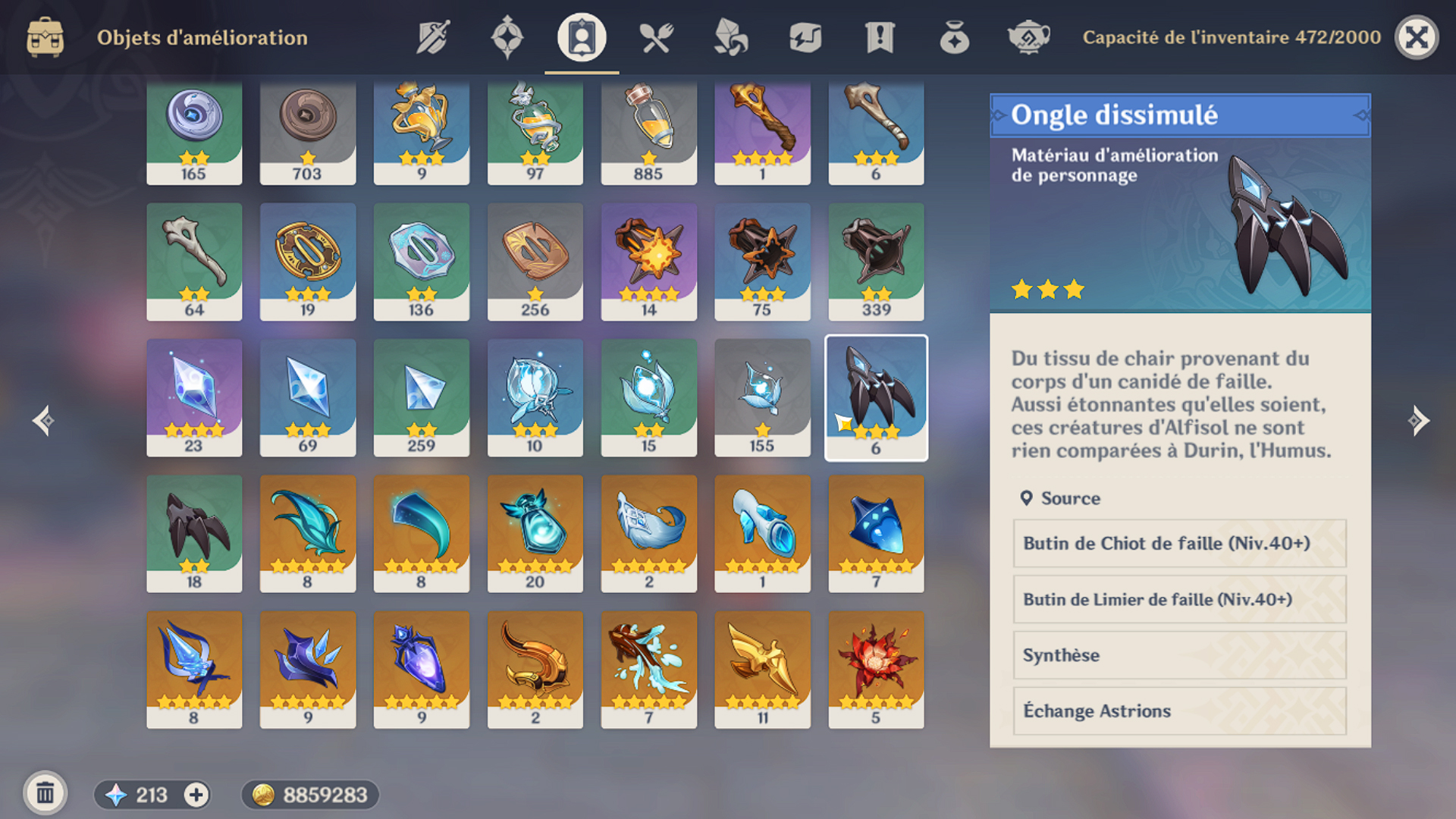Open Butin de Limier de faille source
The image size is (1456, 819).
click(1179, 600)
